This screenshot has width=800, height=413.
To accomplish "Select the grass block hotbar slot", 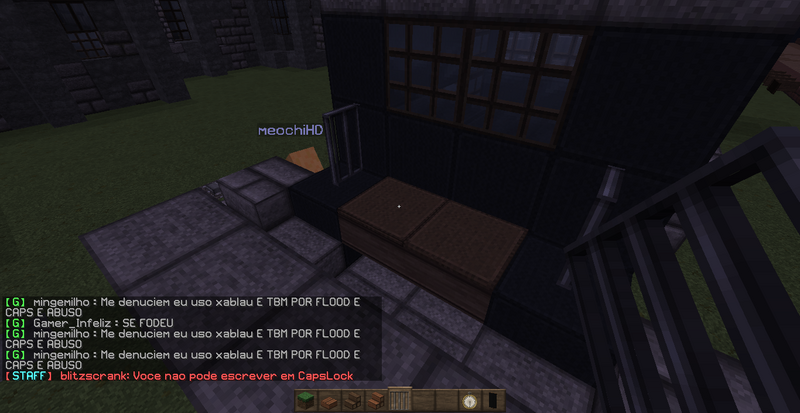I will coord(304,401).
